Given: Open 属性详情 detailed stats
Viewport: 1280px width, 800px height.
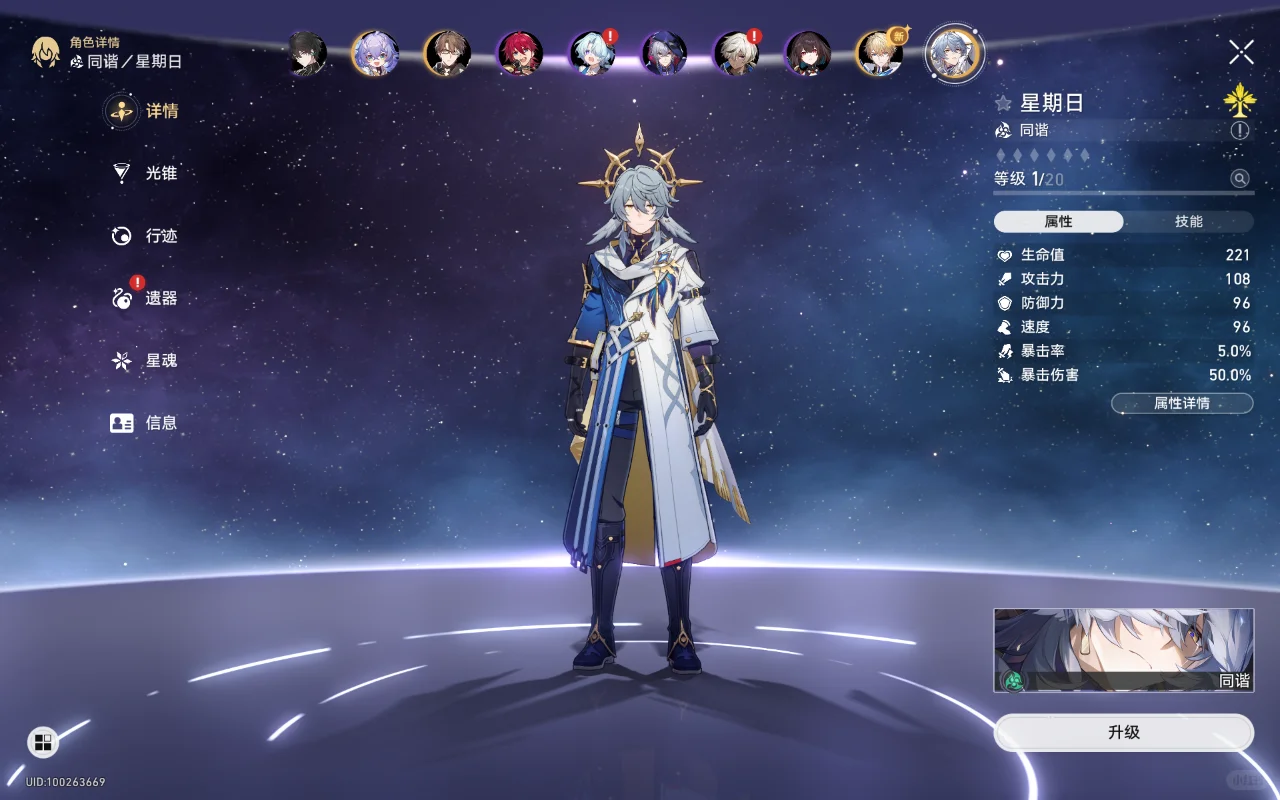Looking at the screenshot, I should click(1181, 403).
